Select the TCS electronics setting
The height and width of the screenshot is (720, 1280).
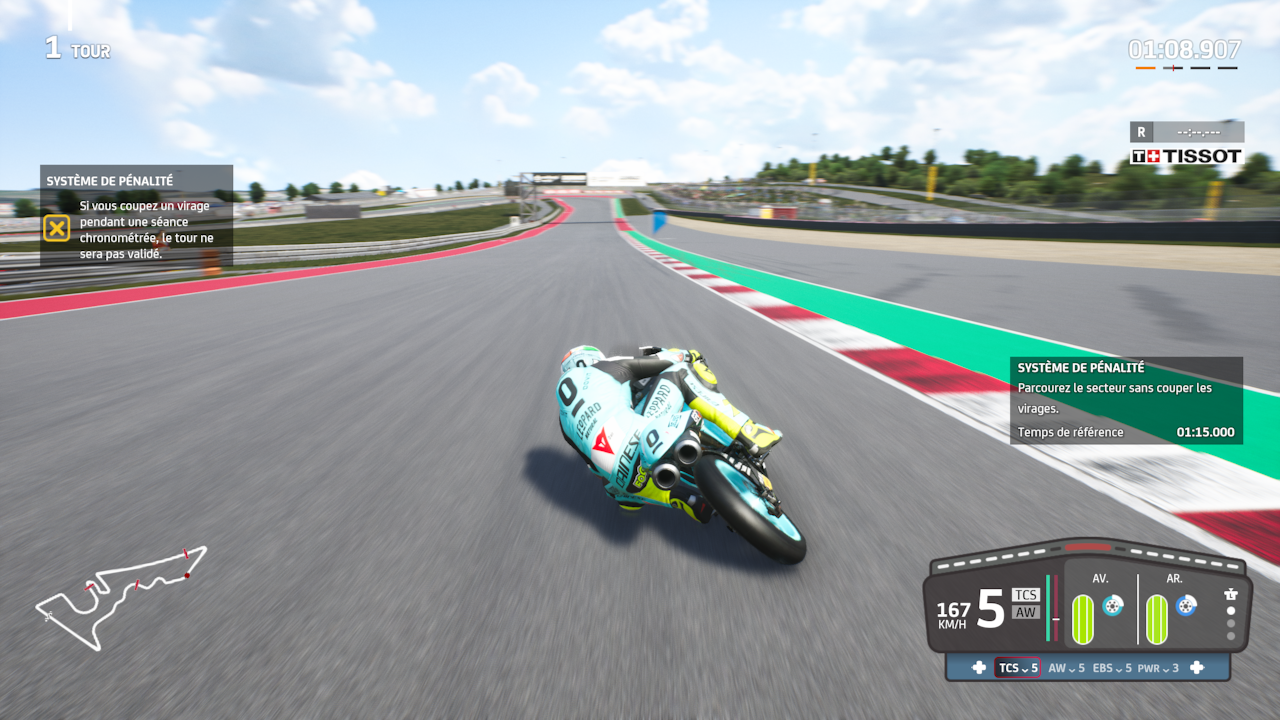click(1017, 668)
